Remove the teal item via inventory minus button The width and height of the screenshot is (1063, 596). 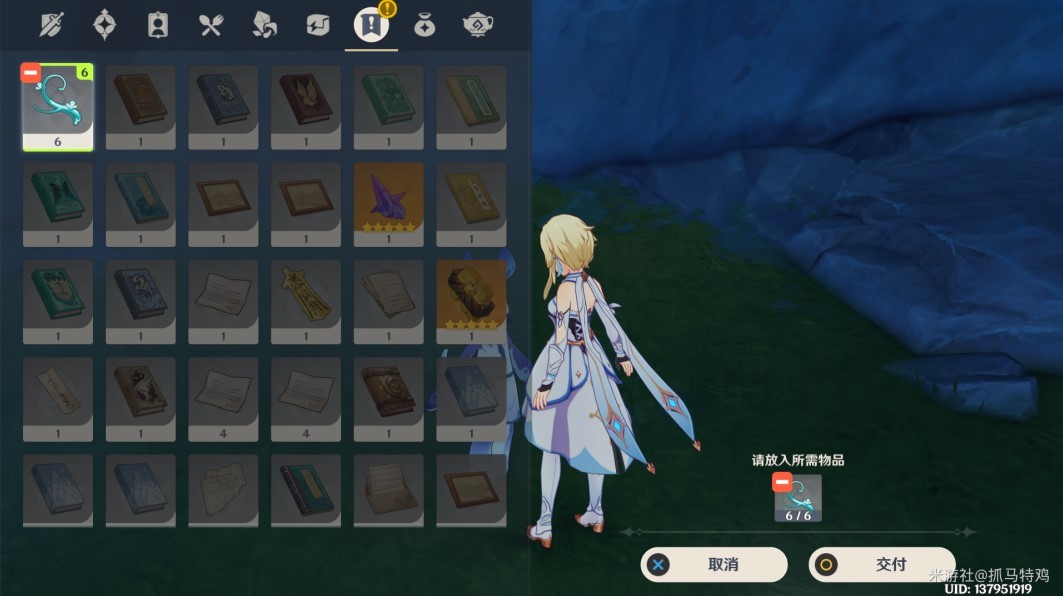coord(31,73)
